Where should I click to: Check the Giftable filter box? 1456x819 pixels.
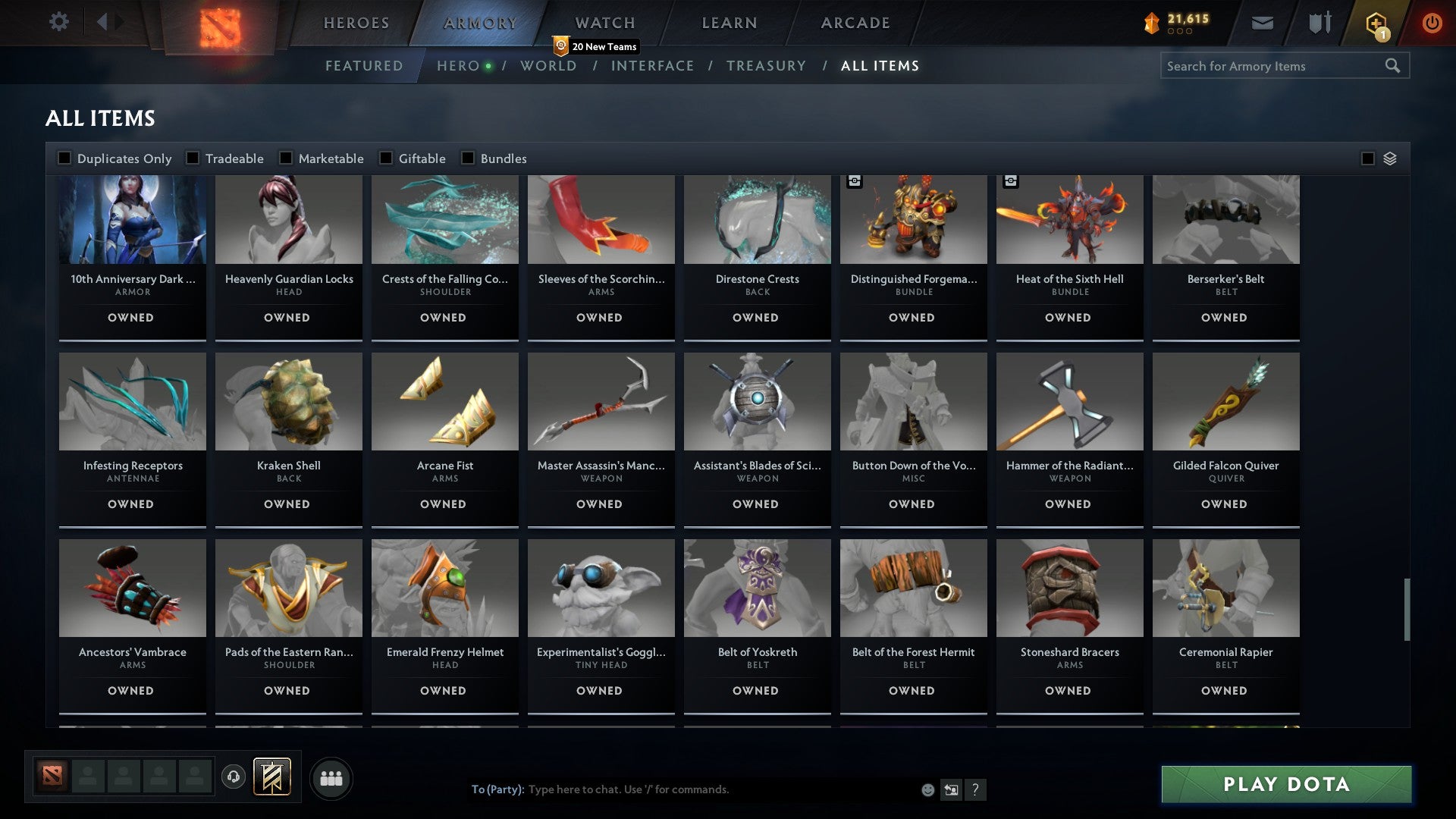[x=385, y=158]
